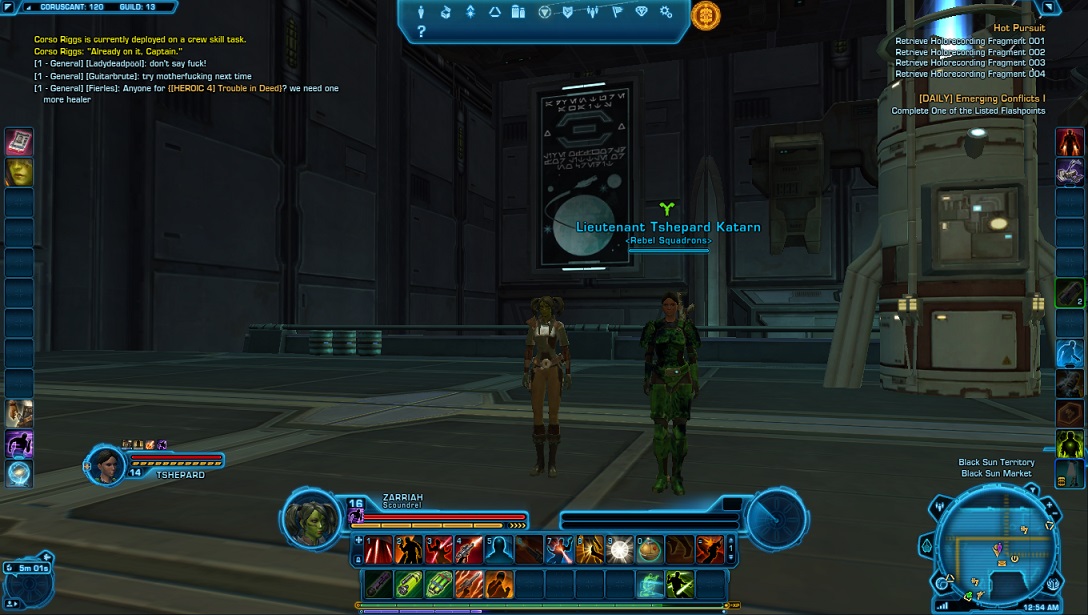Click the question mark help icon

pyautogui.click(x=421, y=32)
